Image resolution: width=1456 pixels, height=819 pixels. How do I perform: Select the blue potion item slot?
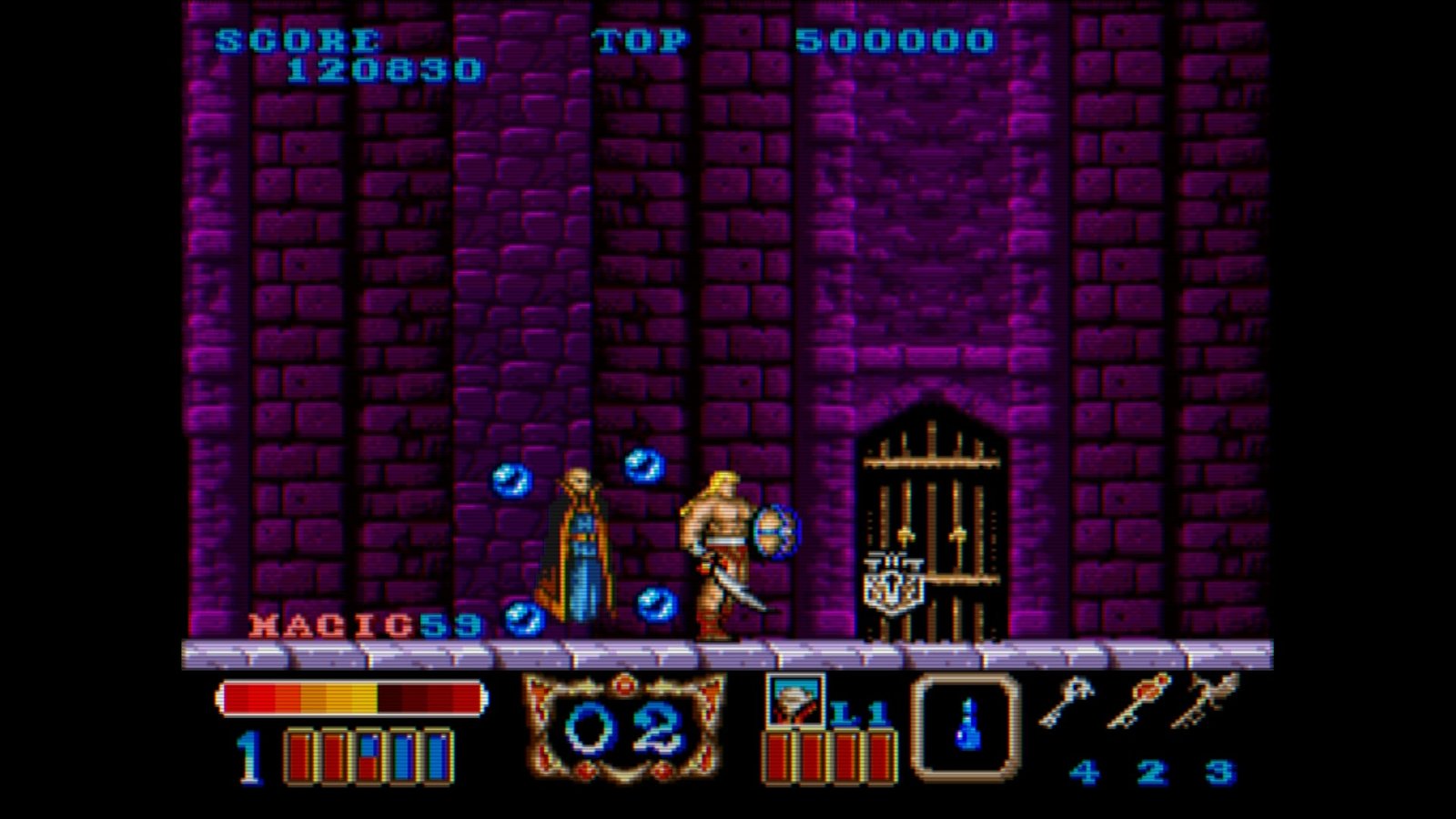[x=966, y=726]
